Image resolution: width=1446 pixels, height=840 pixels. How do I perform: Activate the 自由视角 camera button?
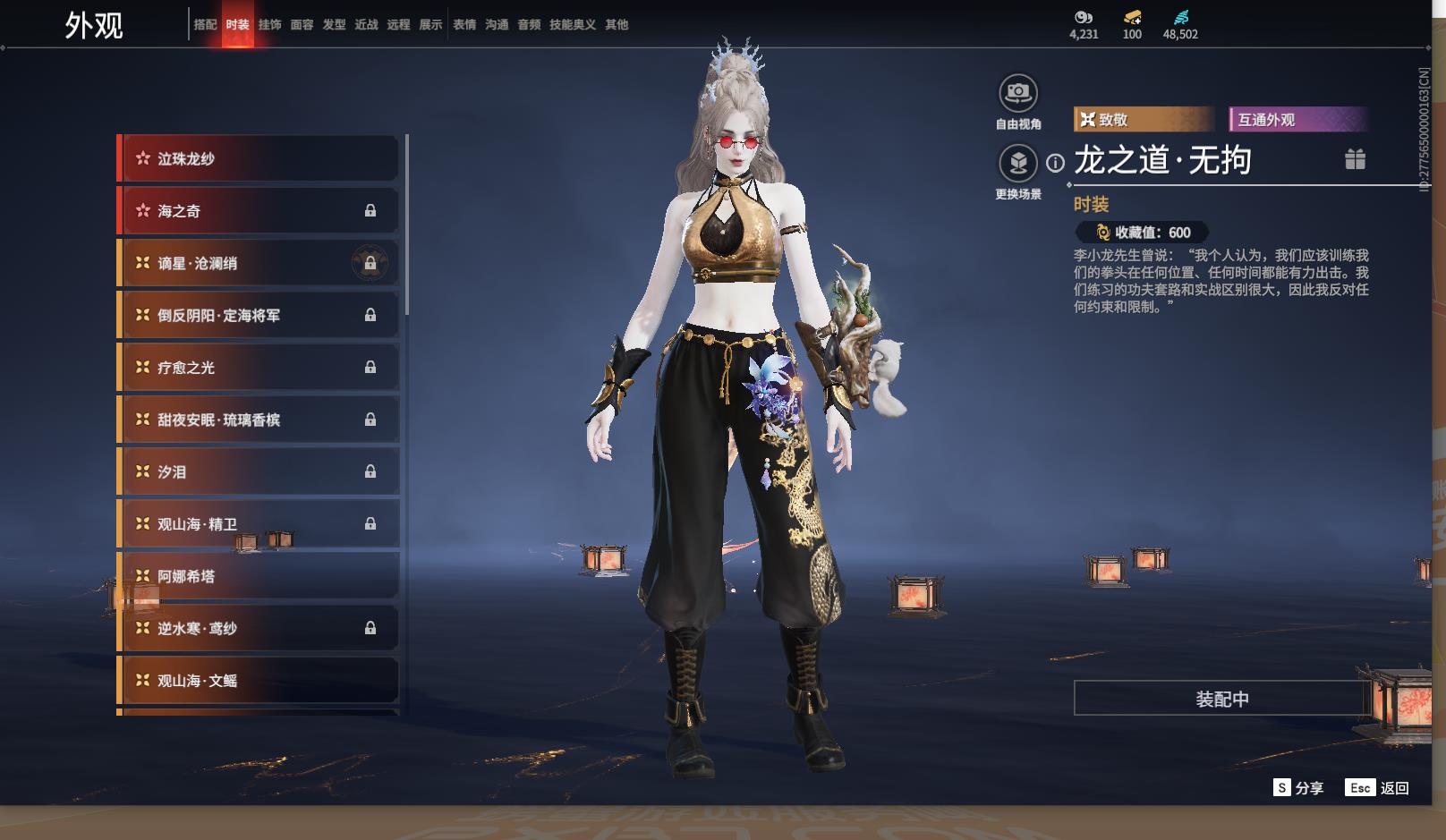tap(1018, 92)
